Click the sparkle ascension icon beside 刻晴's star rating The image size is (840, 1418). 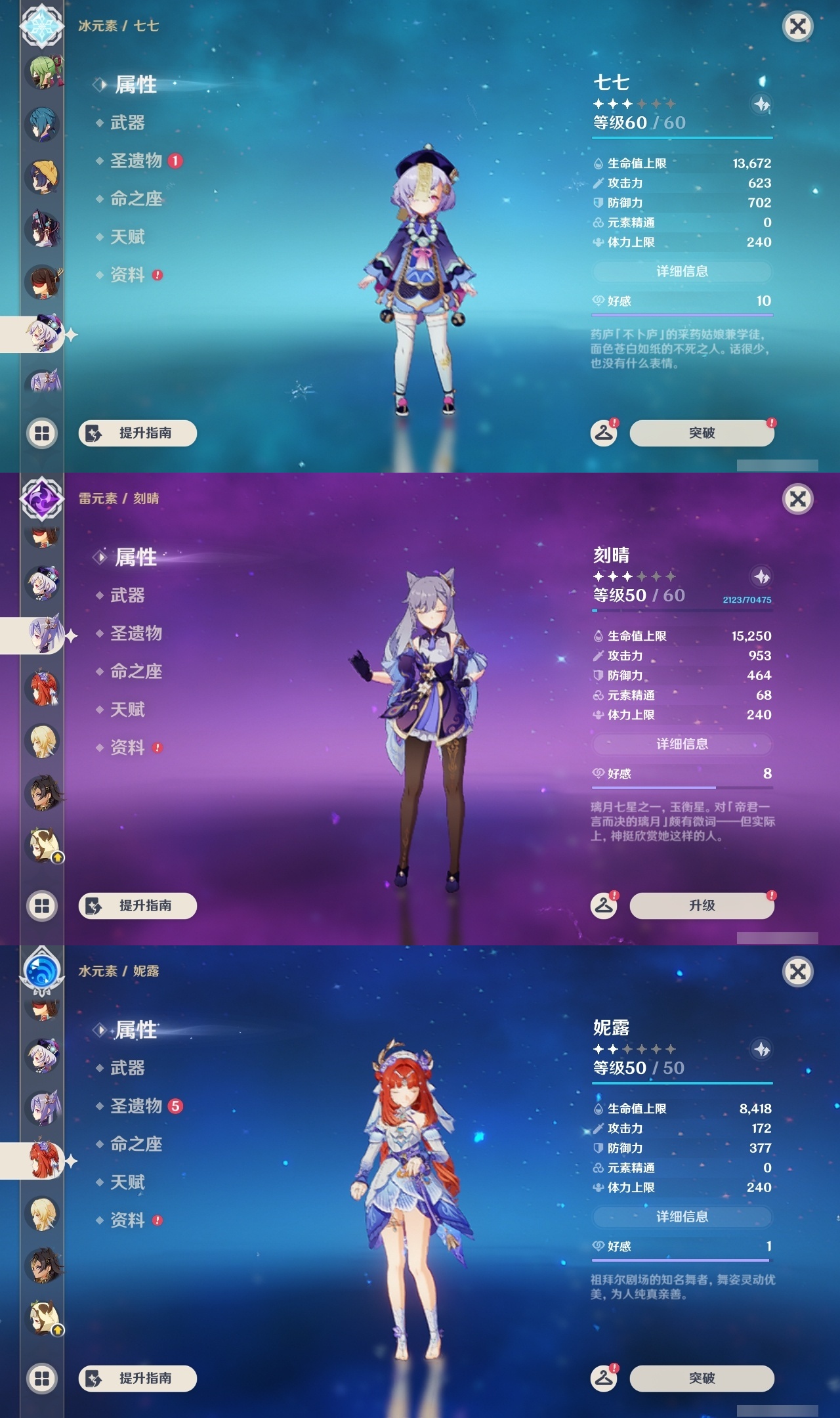point(760,576)
